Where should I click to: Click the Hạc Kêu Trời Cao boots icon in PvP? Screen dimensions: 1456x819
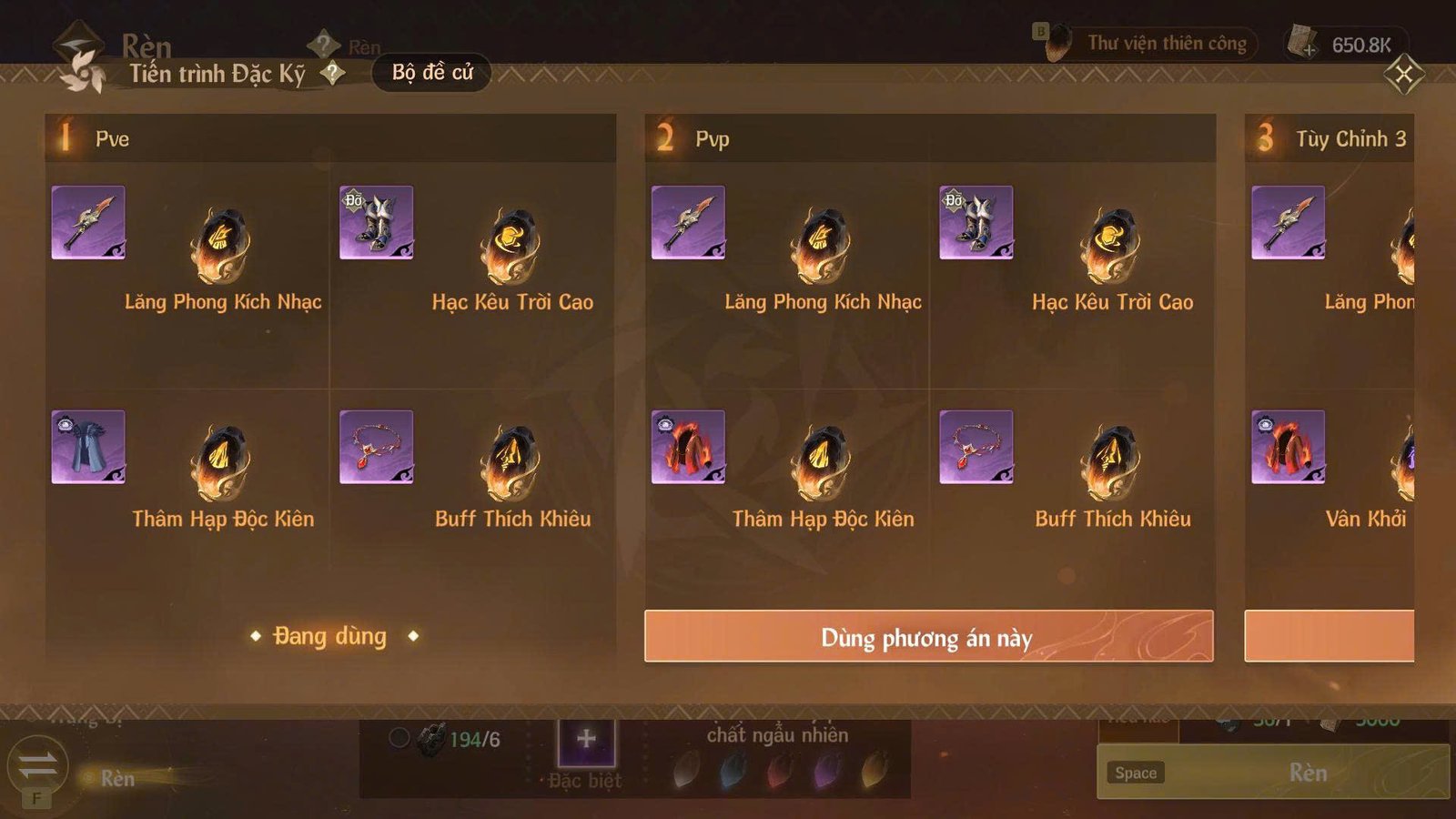(975, 230)
